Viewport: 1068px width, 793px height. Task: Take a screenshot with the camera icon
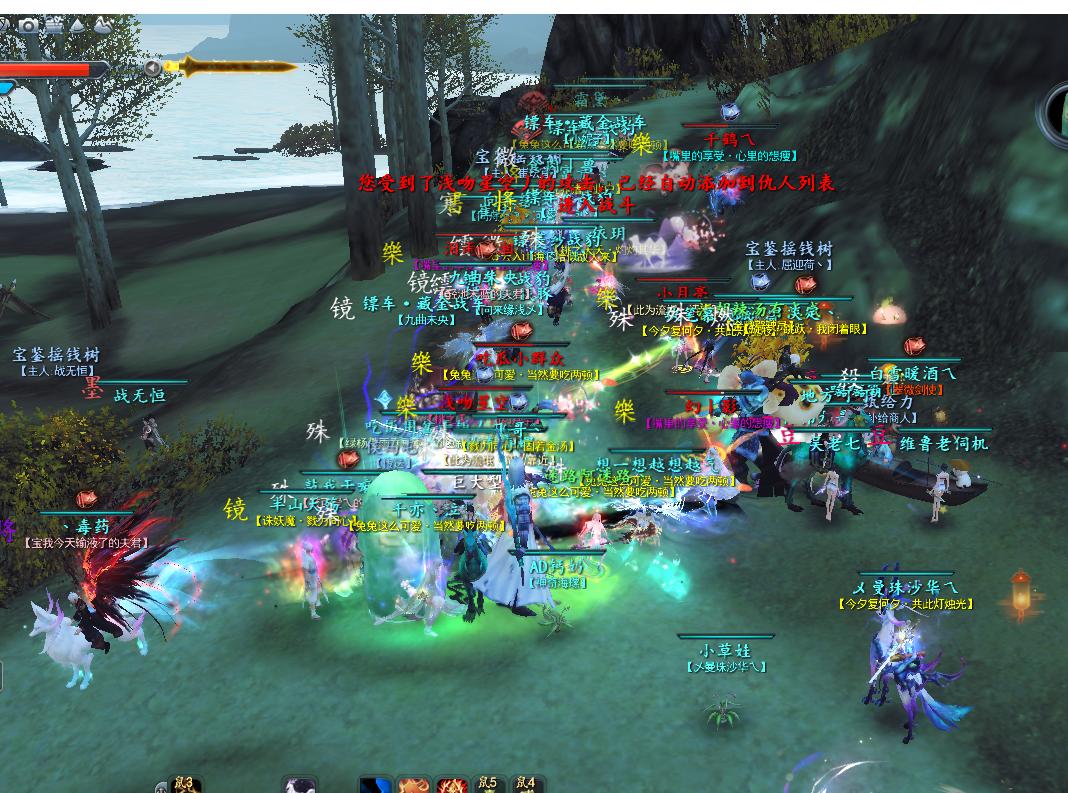tap(28, 25)
